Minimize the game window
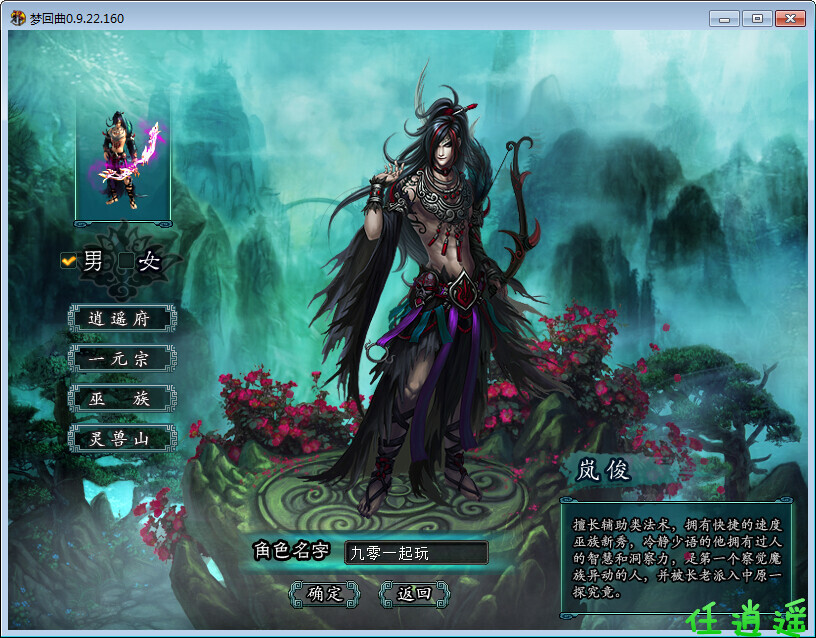The width and height of the screenshot is (816, 638). point(724,19)
